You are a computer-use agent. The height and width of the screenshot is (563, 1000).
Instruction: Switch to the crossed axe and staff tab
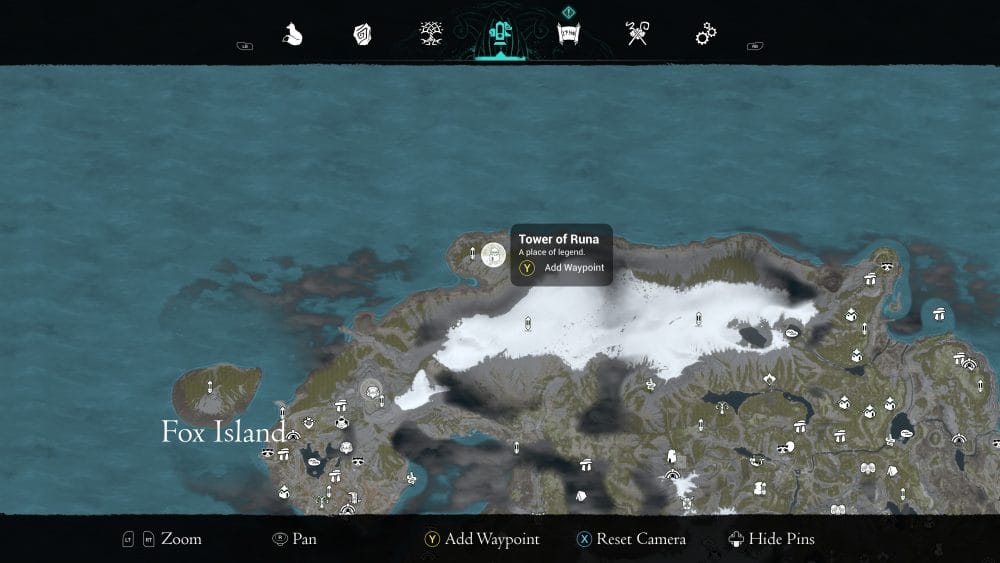tap(637, 35)
